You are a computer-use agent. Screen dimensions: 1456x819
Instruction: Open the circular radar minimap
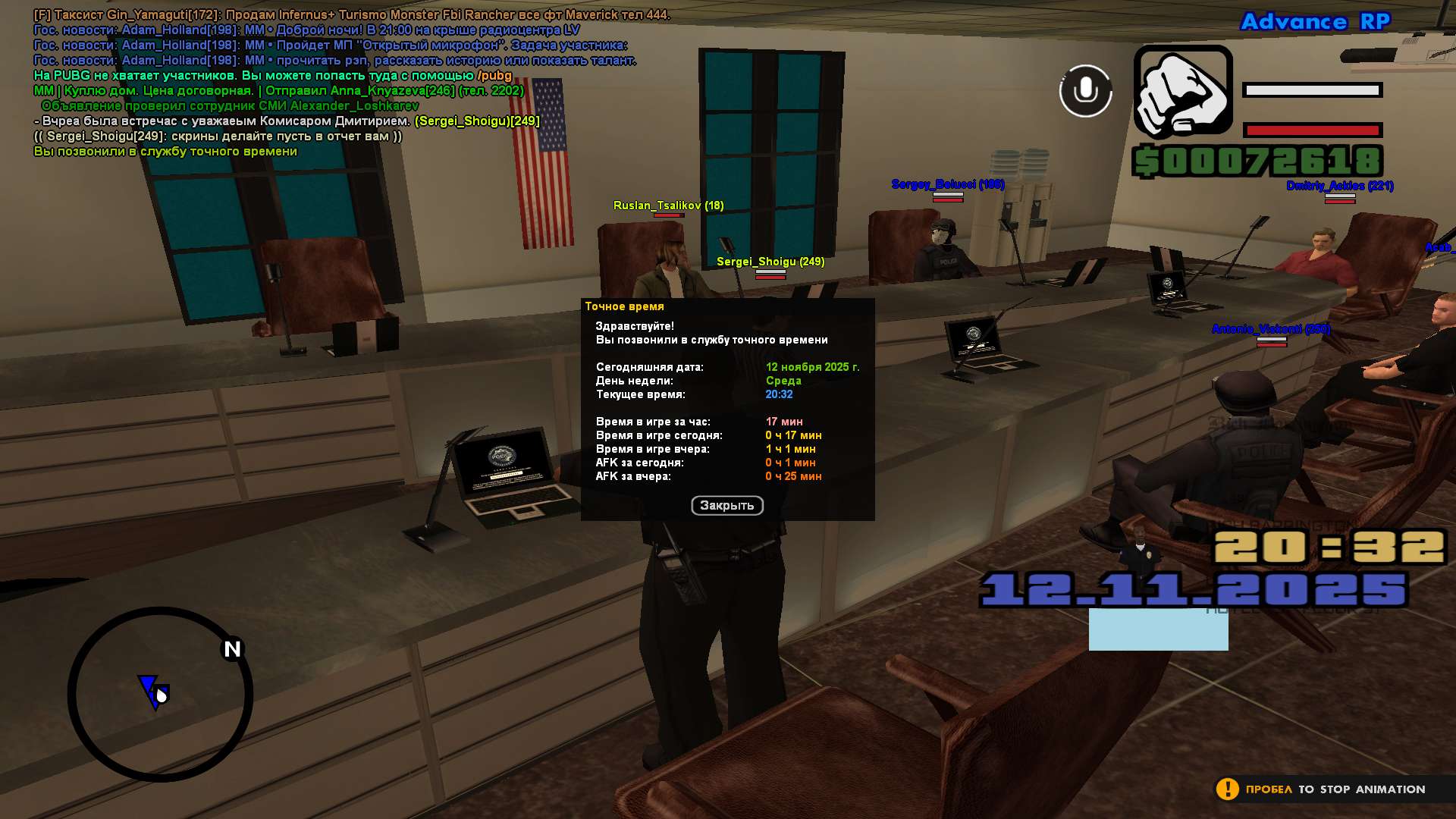click(x=160, y=694)
